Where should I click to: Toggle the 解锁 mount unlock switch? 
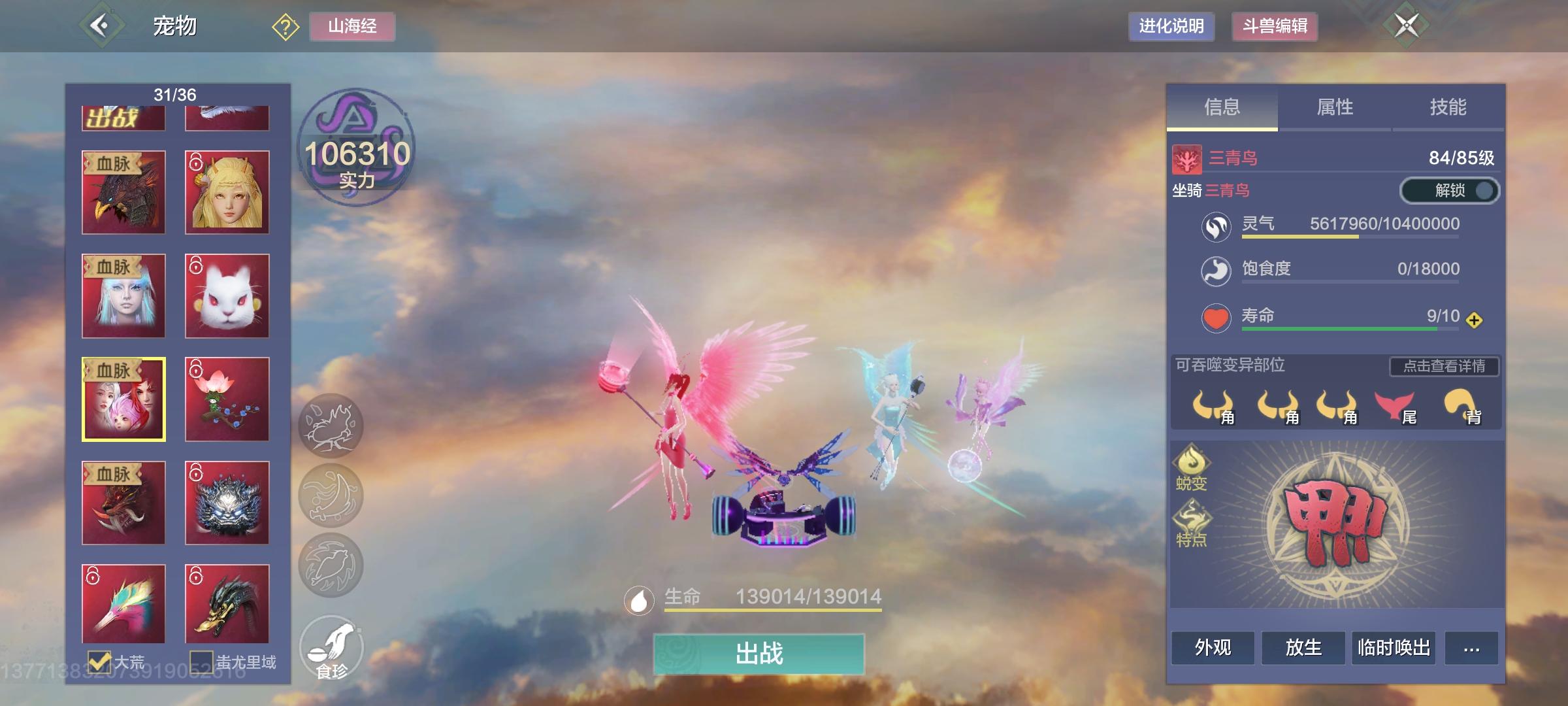1448,190
